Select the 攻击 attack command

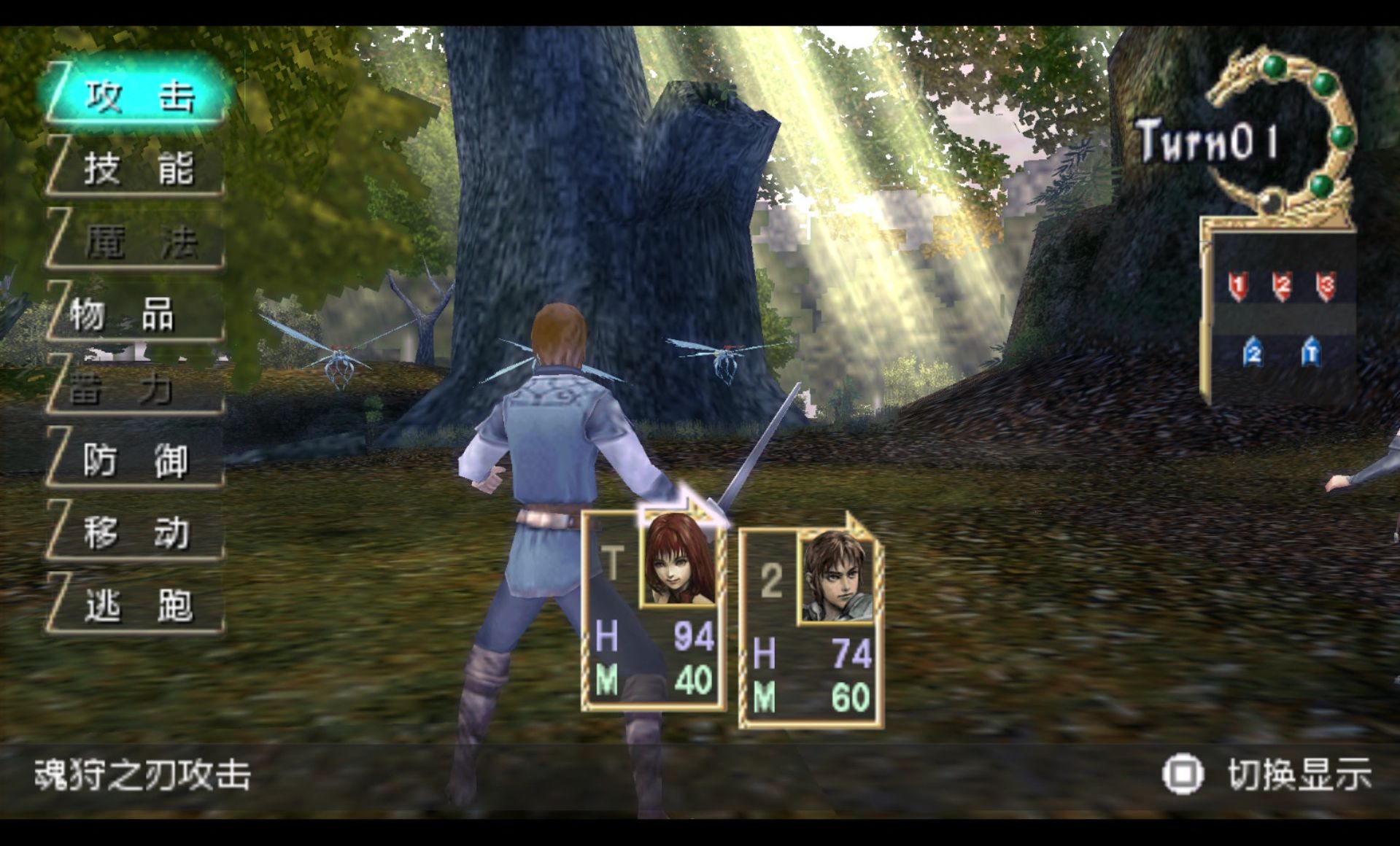pyautogui.click(x=139, y=96)
